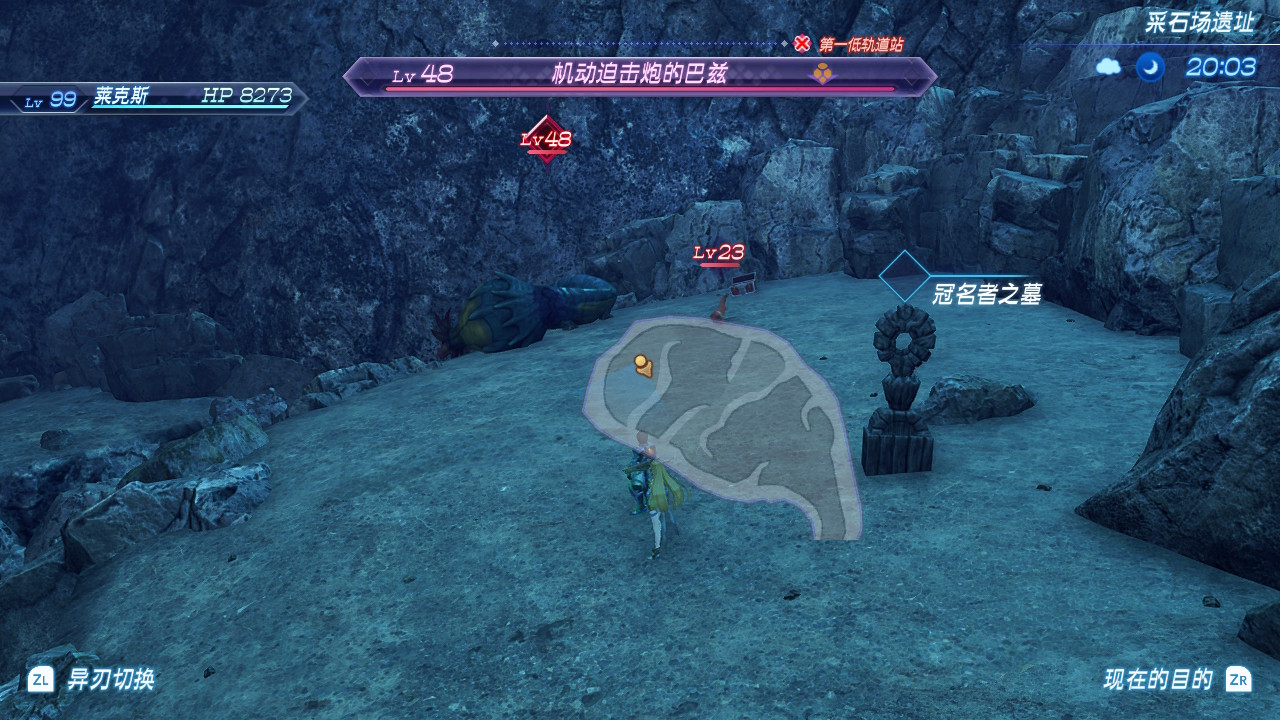Select the Lv23 enemy level tag
This screenshot has height=720, width=1280.
click(x=719, y=253)
